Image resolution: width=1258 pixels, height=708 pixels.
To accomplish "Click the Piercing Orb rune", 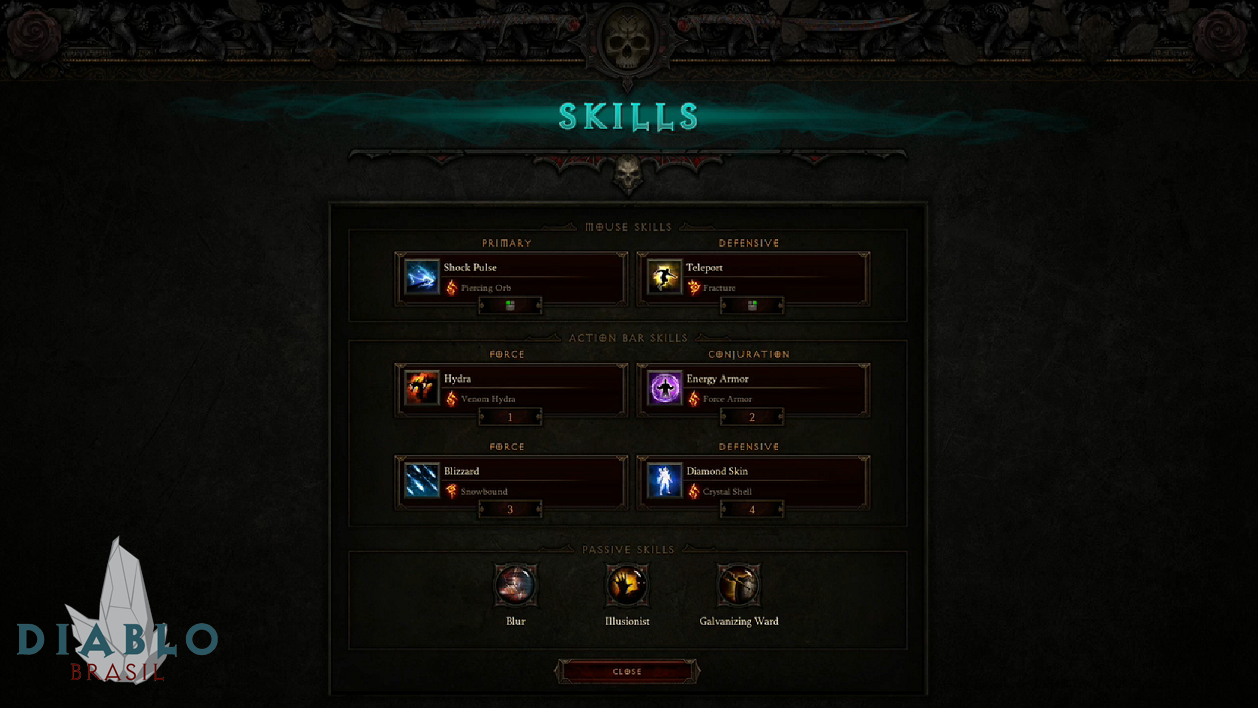I will 478,288.
